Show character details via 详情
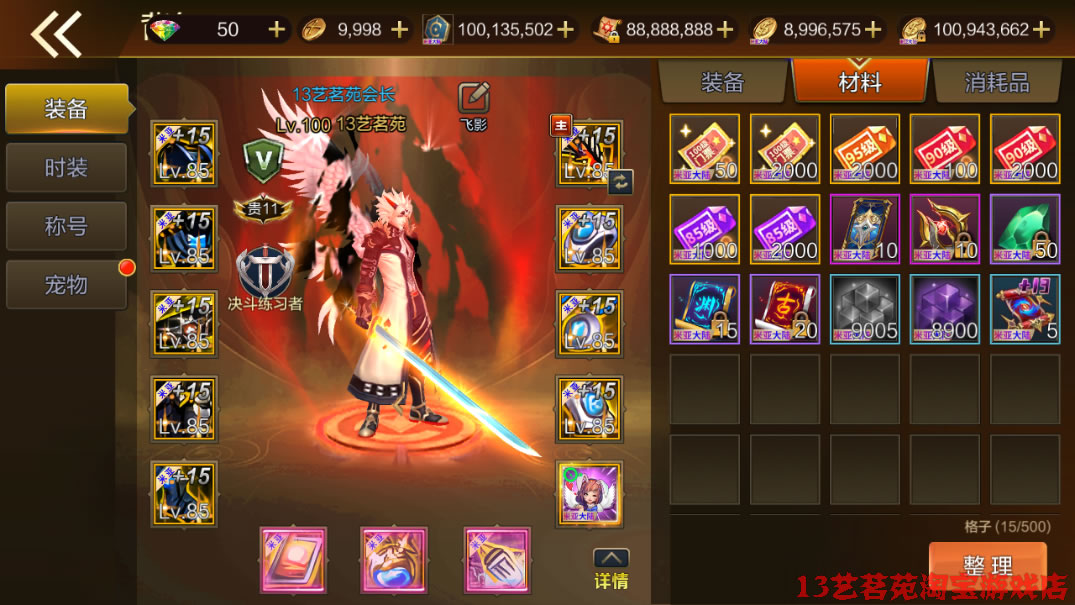1075x605 pixels. click(611, 569)
